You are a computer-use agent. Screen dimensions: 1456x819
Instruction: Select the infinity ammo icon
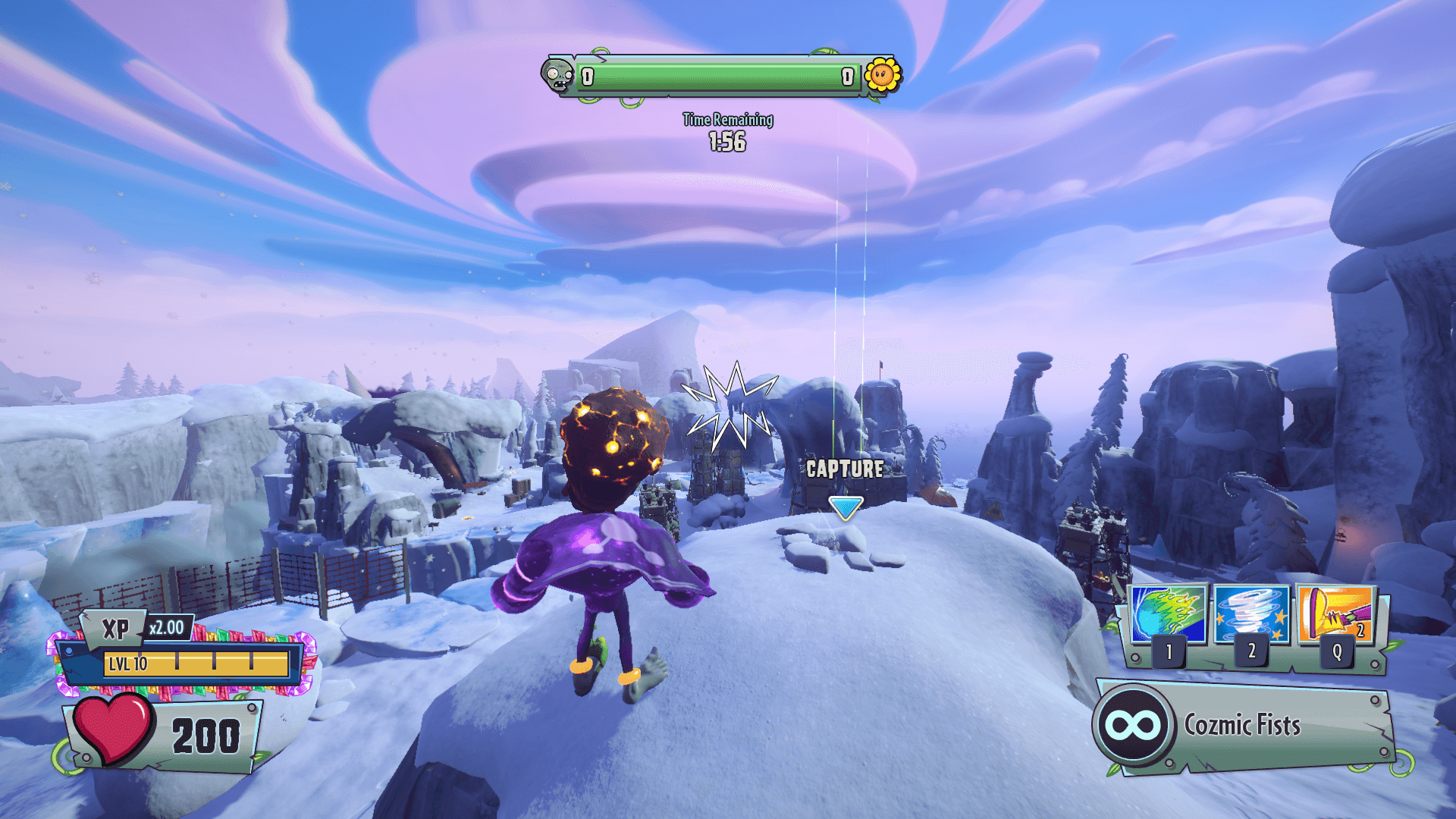1133,726
